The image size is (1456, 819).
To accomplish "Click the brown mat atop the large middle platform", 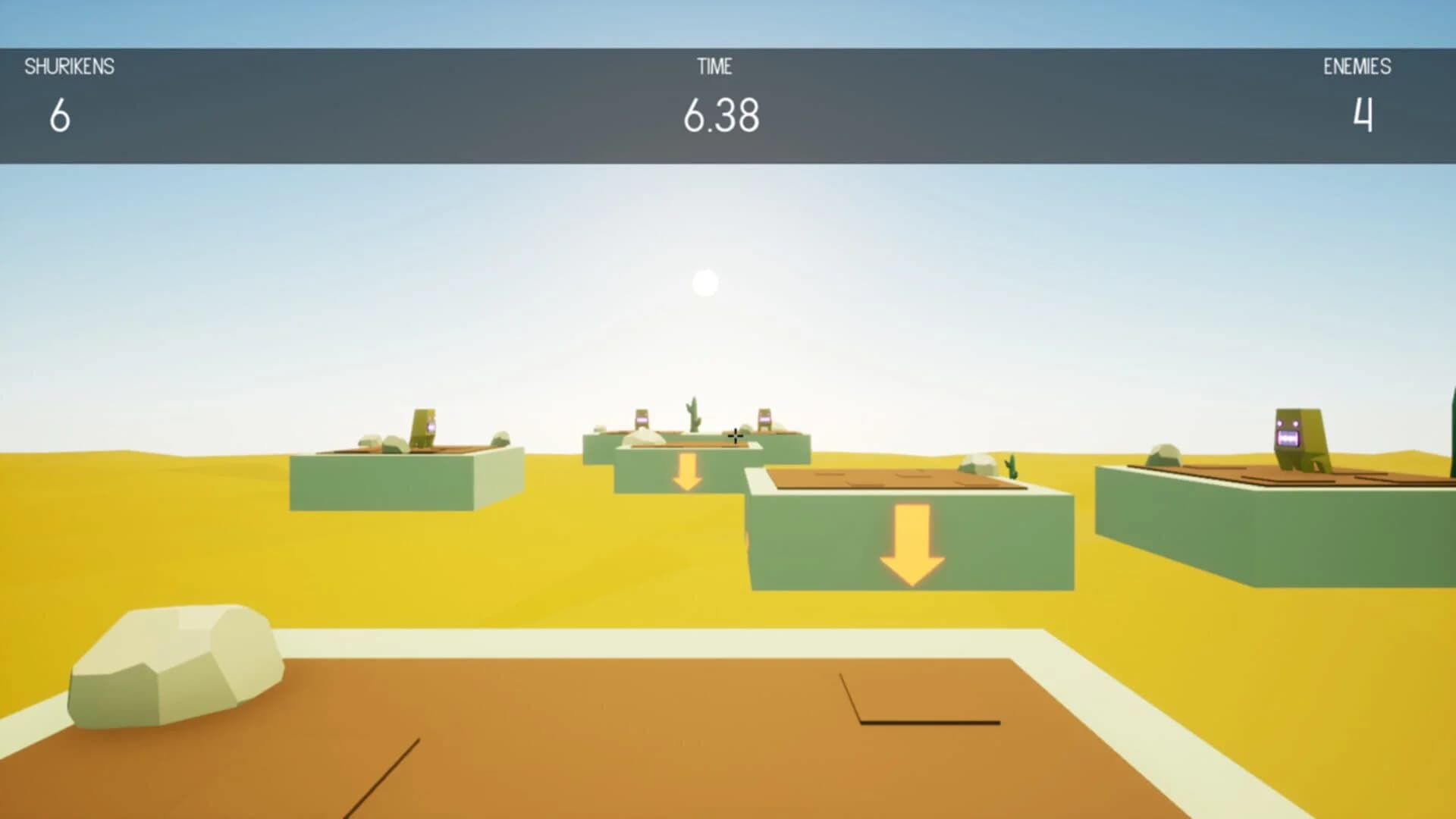I will pos(887,478).
